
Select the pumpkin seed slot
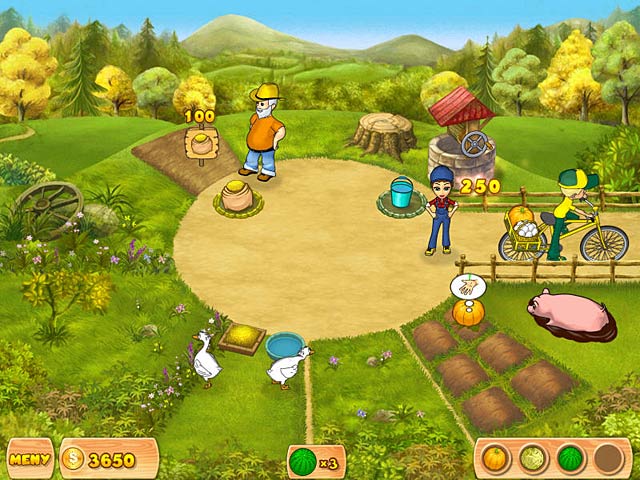(x=494, y=458)
